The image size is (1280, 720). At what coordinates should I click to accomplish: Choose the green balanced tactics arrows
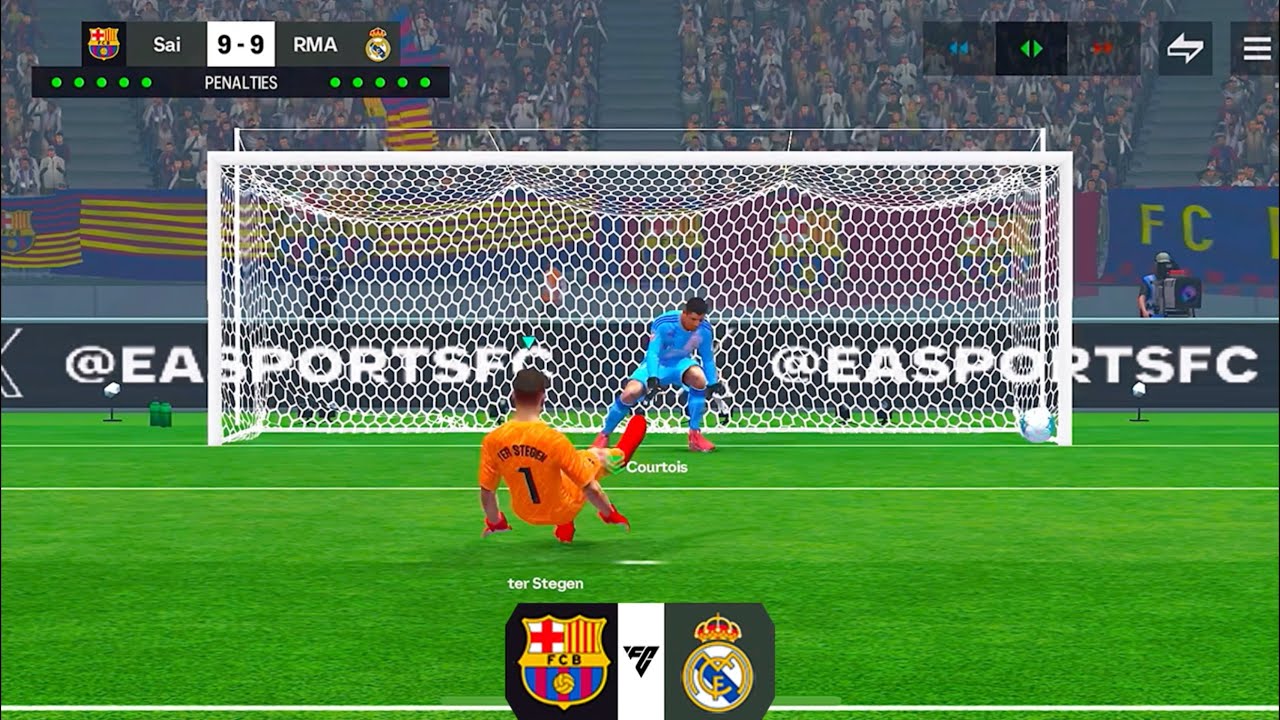(1031, 48)
